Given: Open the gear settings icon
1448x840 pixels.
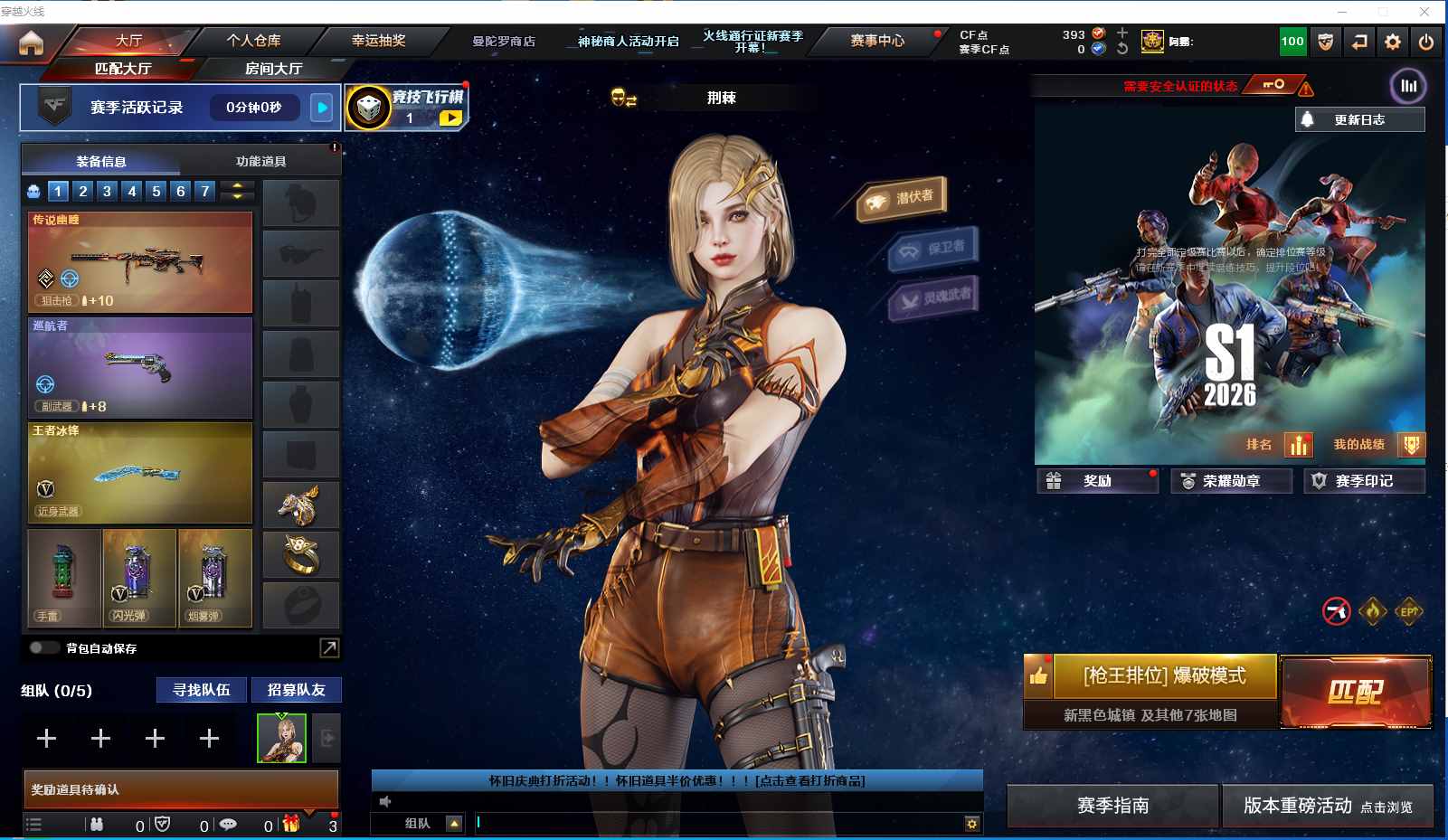Looking at the screenshot, I should click(x=1393, y=42).
